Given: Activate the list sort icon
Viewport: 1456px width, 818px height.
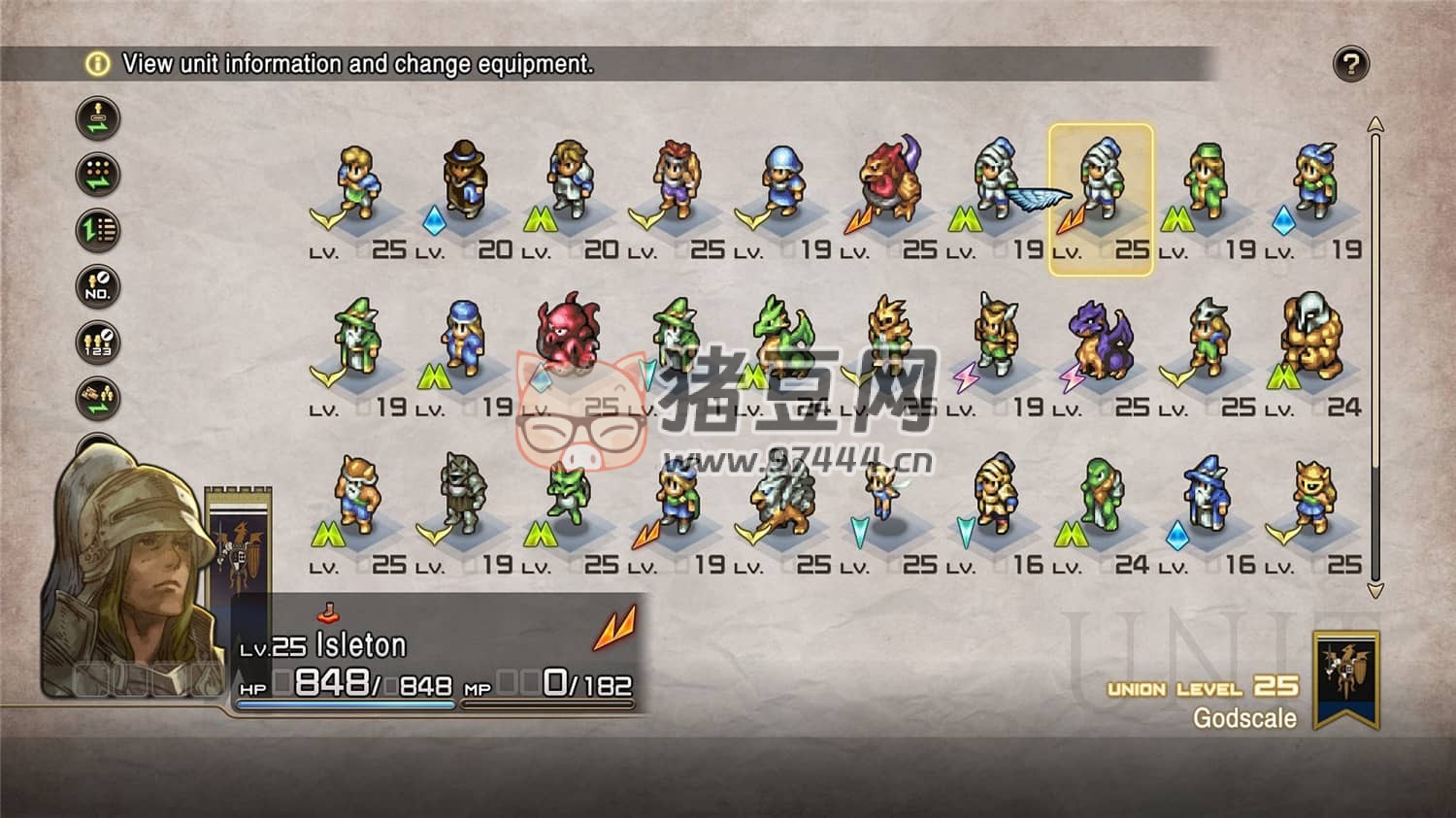Looking at the screenshot, I should coord(98,231).
